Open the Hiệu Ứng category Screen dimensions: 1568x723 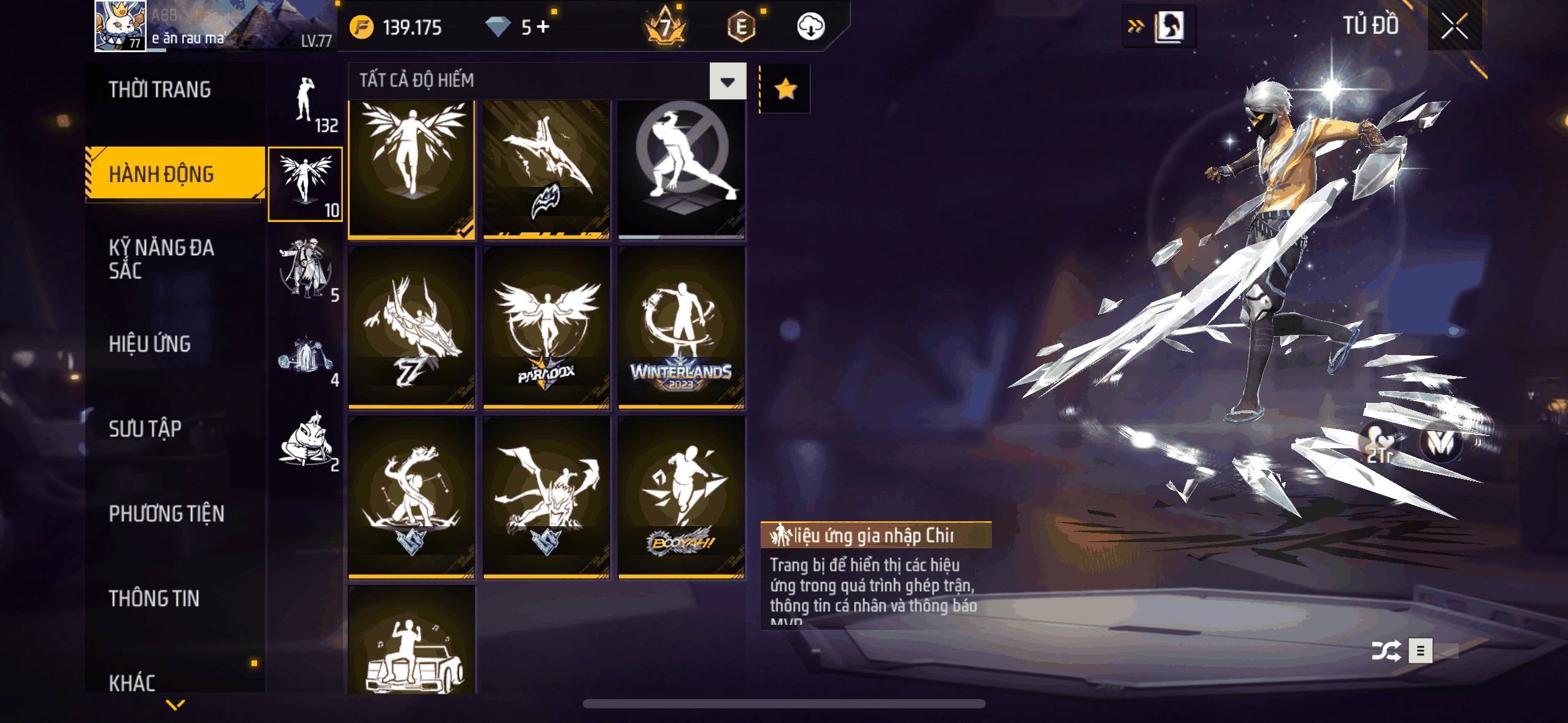[150, 344]
